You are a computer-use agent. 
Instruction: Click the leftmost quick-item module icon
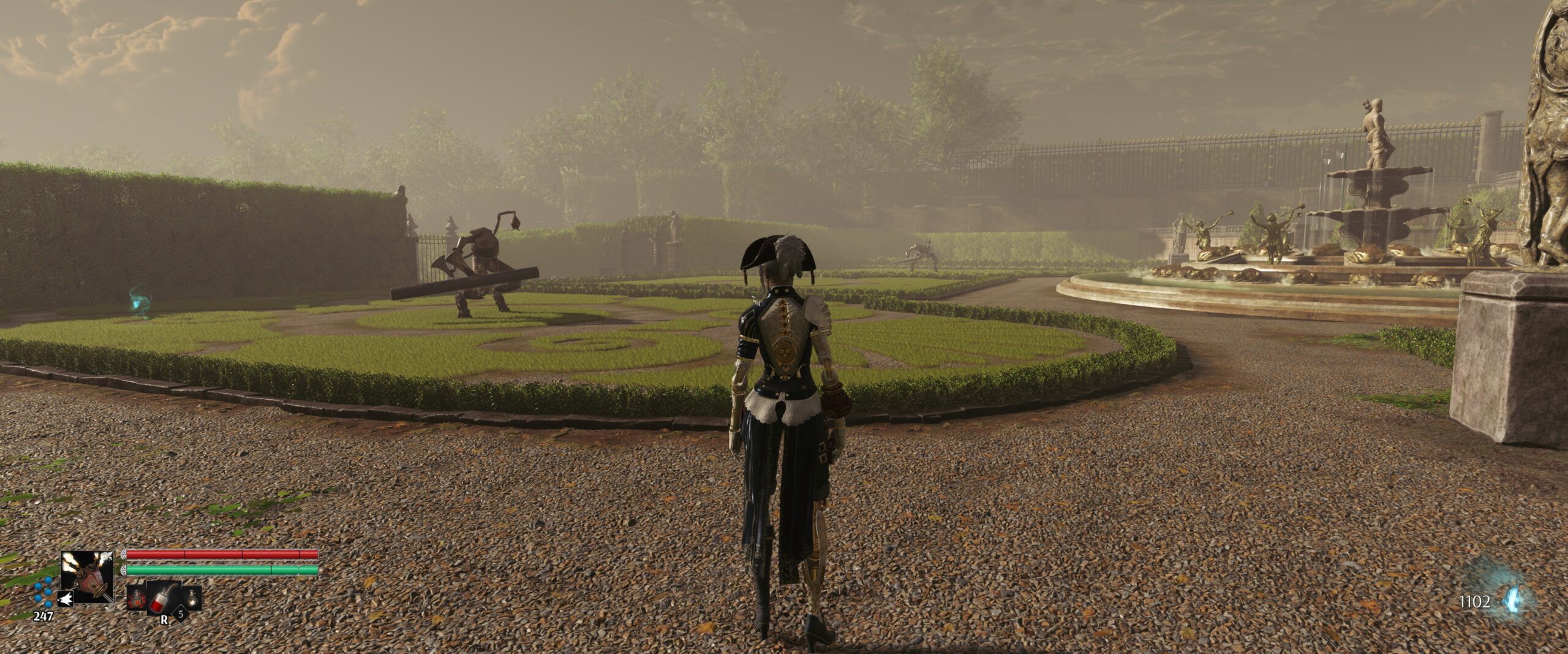click(x=137, y=598)
